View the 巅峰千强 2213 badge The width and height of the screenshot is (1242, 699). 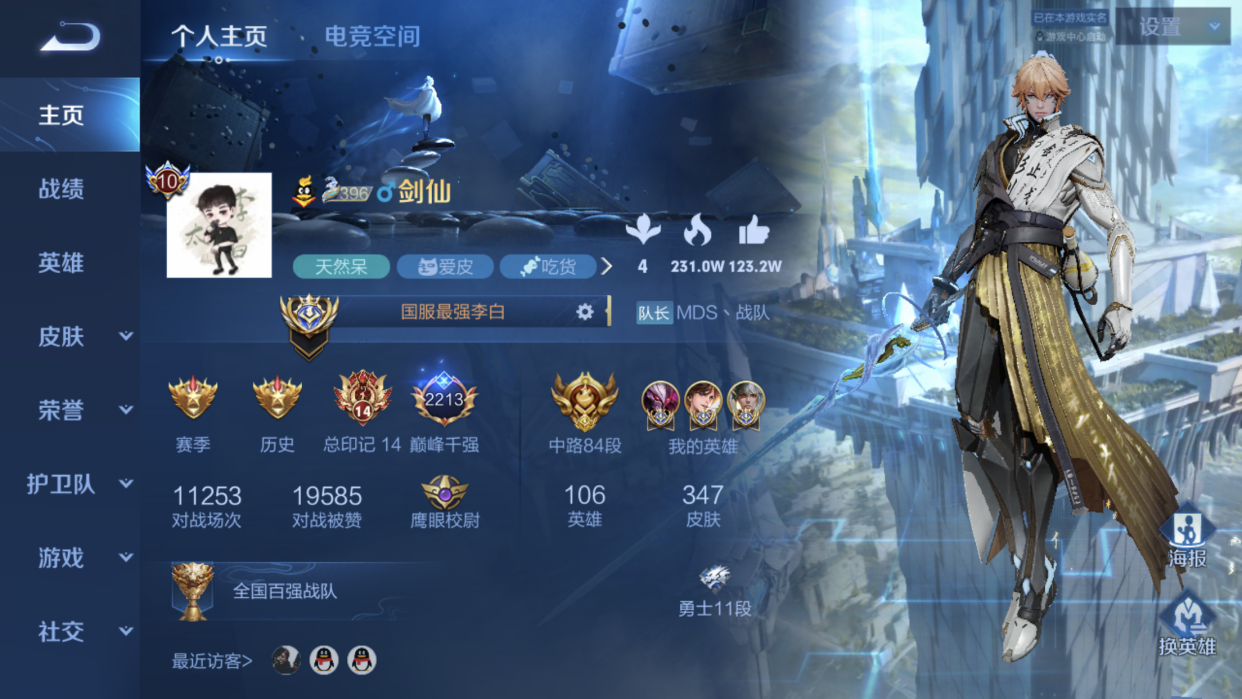tap(444, 402)
